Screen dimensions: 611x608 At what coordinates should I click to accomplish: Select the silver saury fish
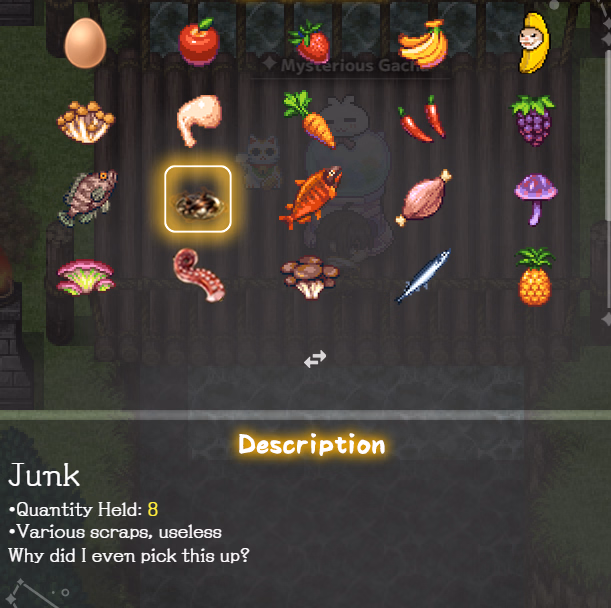[x=423, y=276]
